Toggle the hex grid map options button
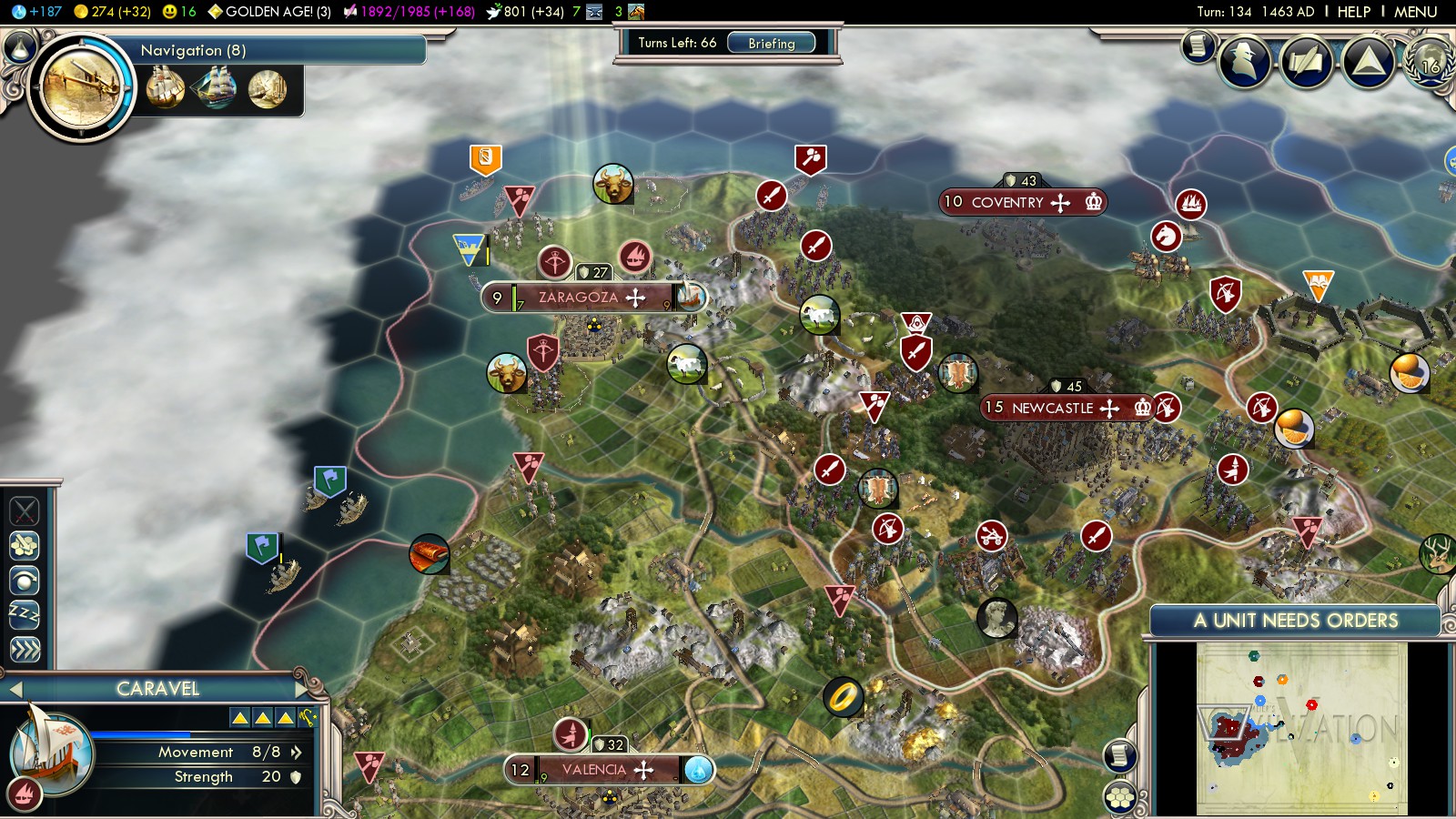The height and width of the screenshot is (819, 1456). [1119, 797]
